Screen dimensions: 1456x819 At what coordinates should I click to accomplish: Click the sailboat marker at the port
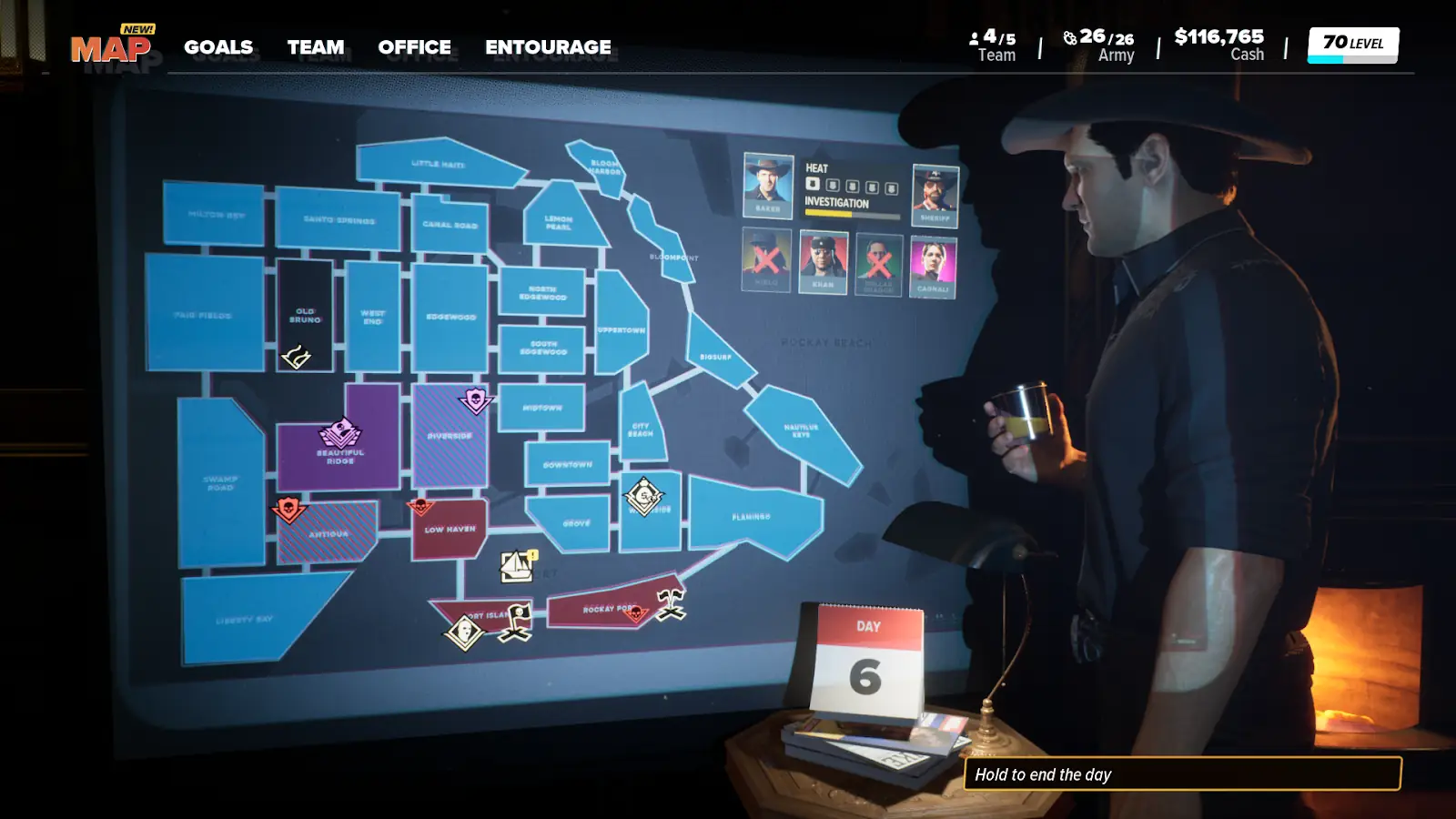518,566
